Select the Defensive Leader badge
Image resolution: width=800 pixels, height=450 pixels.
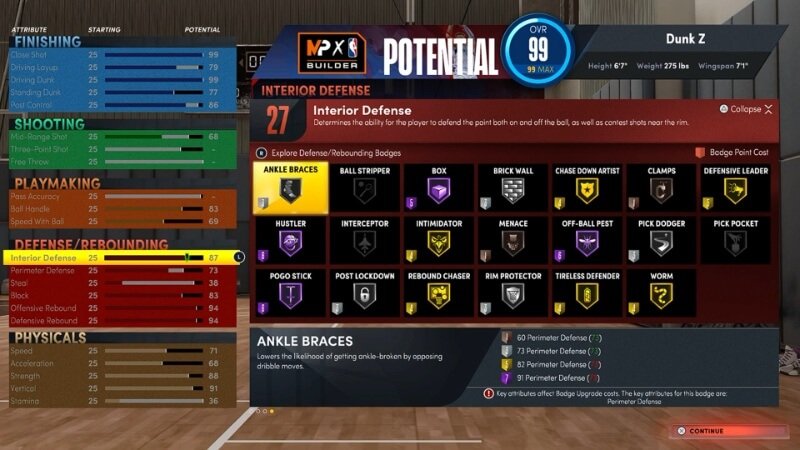(736, 188)
